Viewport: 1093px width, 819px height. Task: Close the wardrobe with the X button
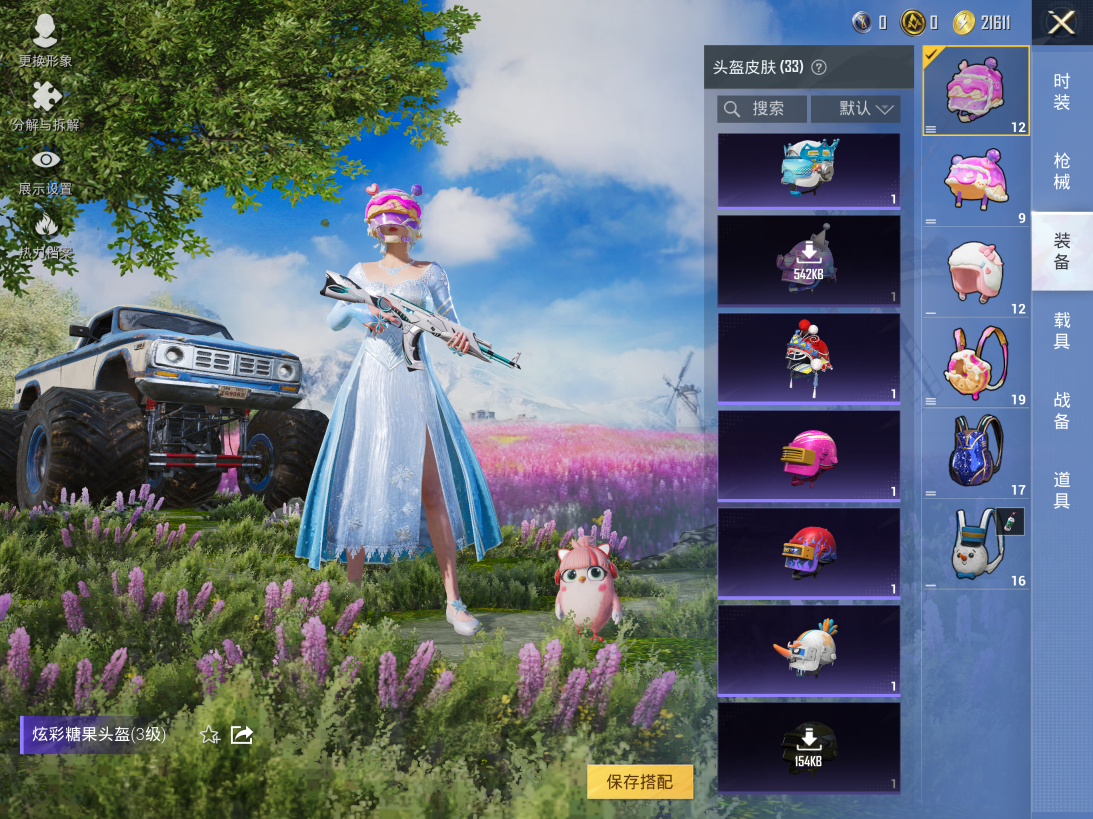pyautogui.click(x=1061, y=22)
